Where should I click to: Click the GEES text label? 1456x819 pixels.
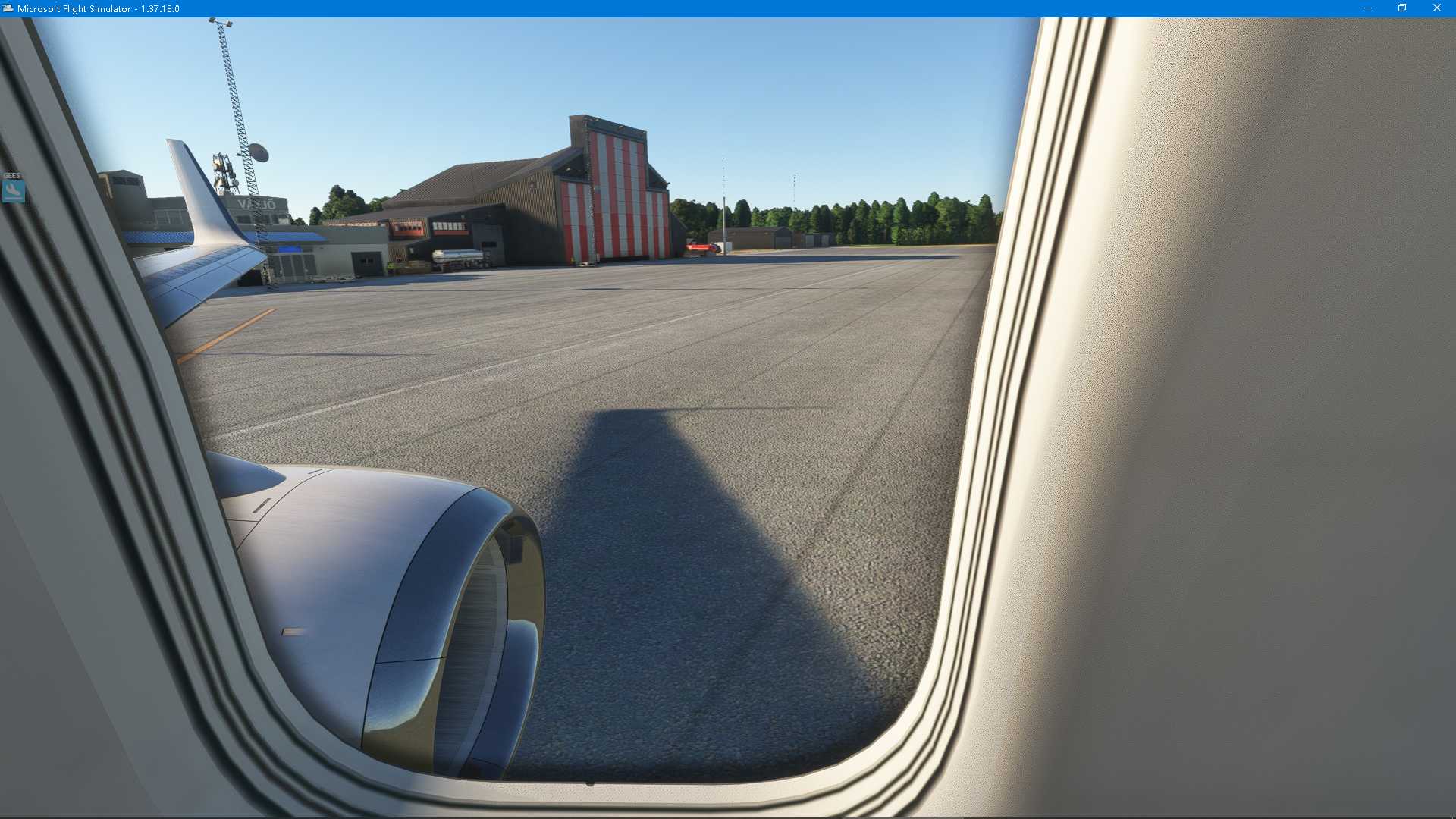tap(11, 176)
